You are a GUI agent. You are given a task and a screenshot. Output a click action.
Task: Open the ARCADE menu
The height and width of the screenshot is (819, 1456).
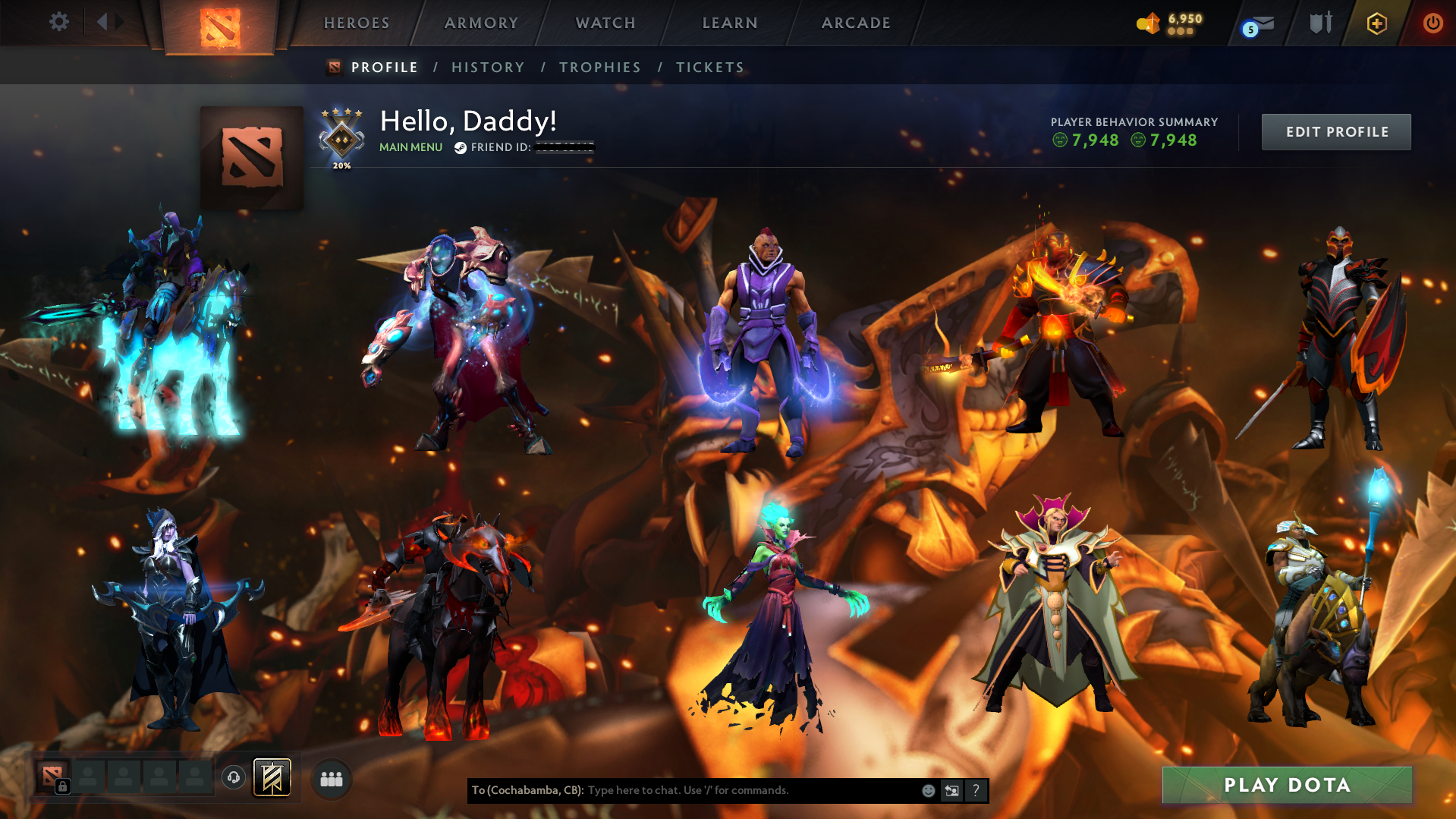(856, 23)
